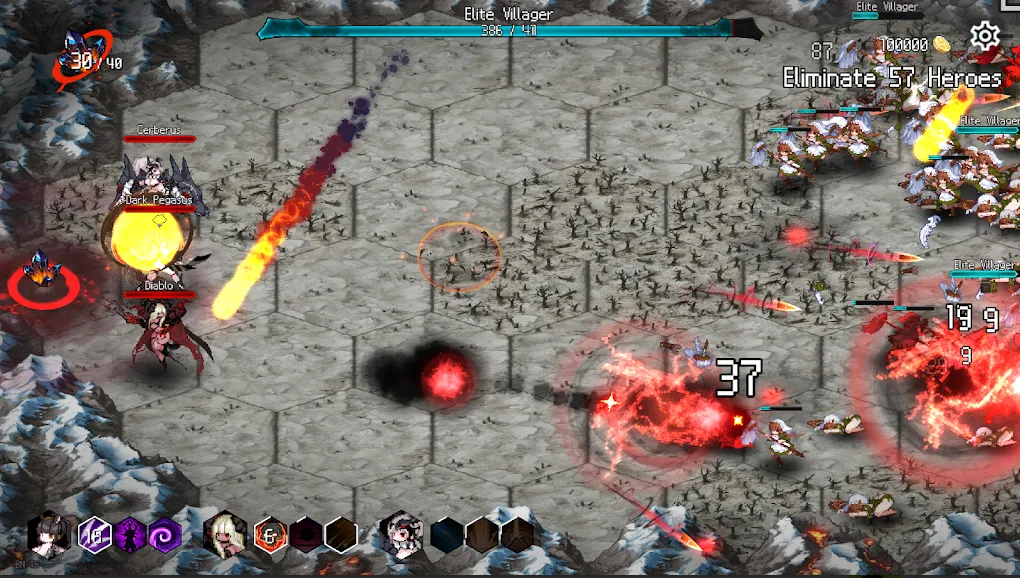Use the purple shadow figure skill

tap(130, 535)
